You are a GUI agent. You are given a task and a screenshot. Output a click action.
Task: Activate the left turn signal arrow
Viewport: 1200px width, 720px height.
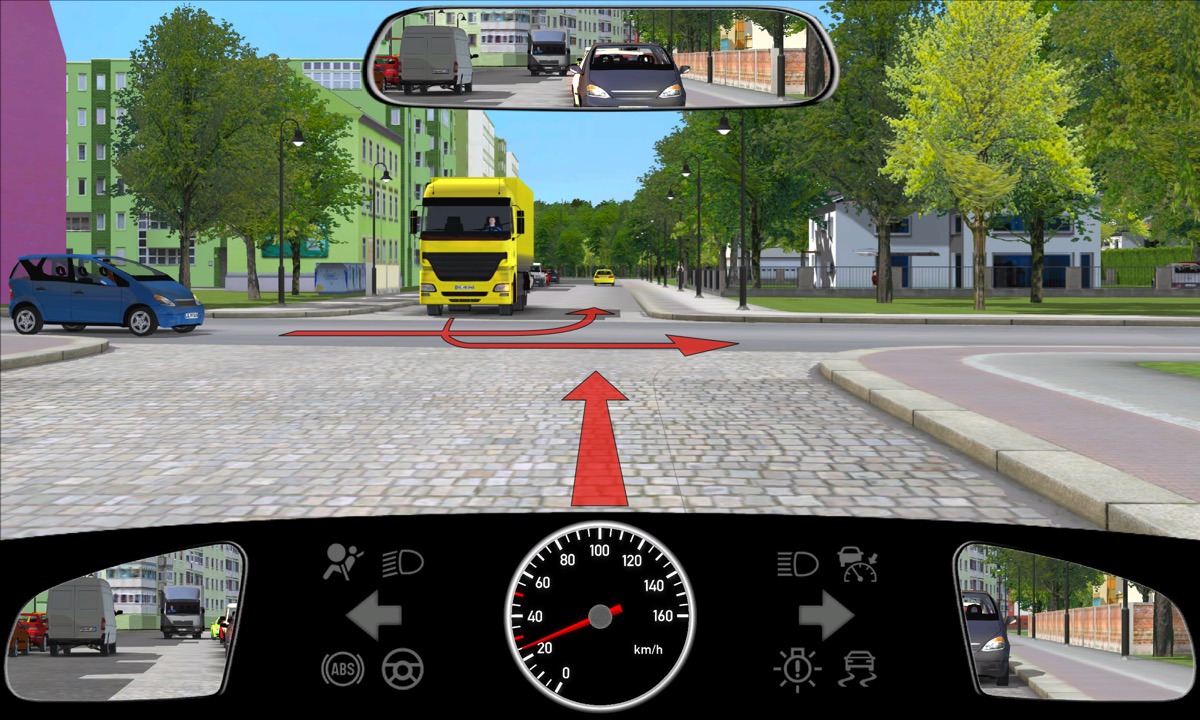(x=374, y=616)
